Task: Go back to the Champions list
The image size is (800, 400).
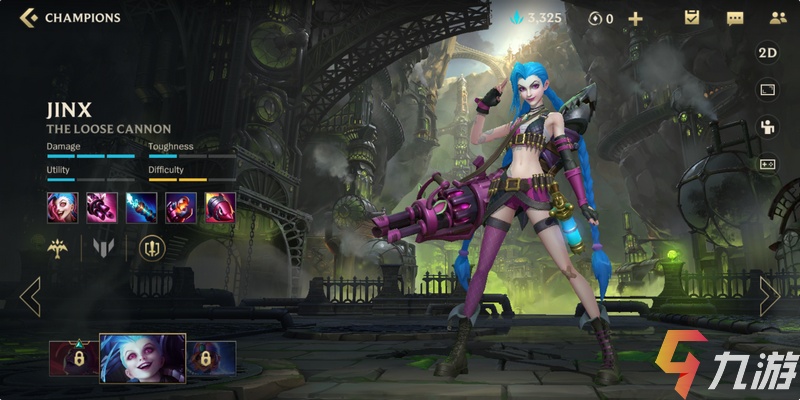Action: coord(28,17)
